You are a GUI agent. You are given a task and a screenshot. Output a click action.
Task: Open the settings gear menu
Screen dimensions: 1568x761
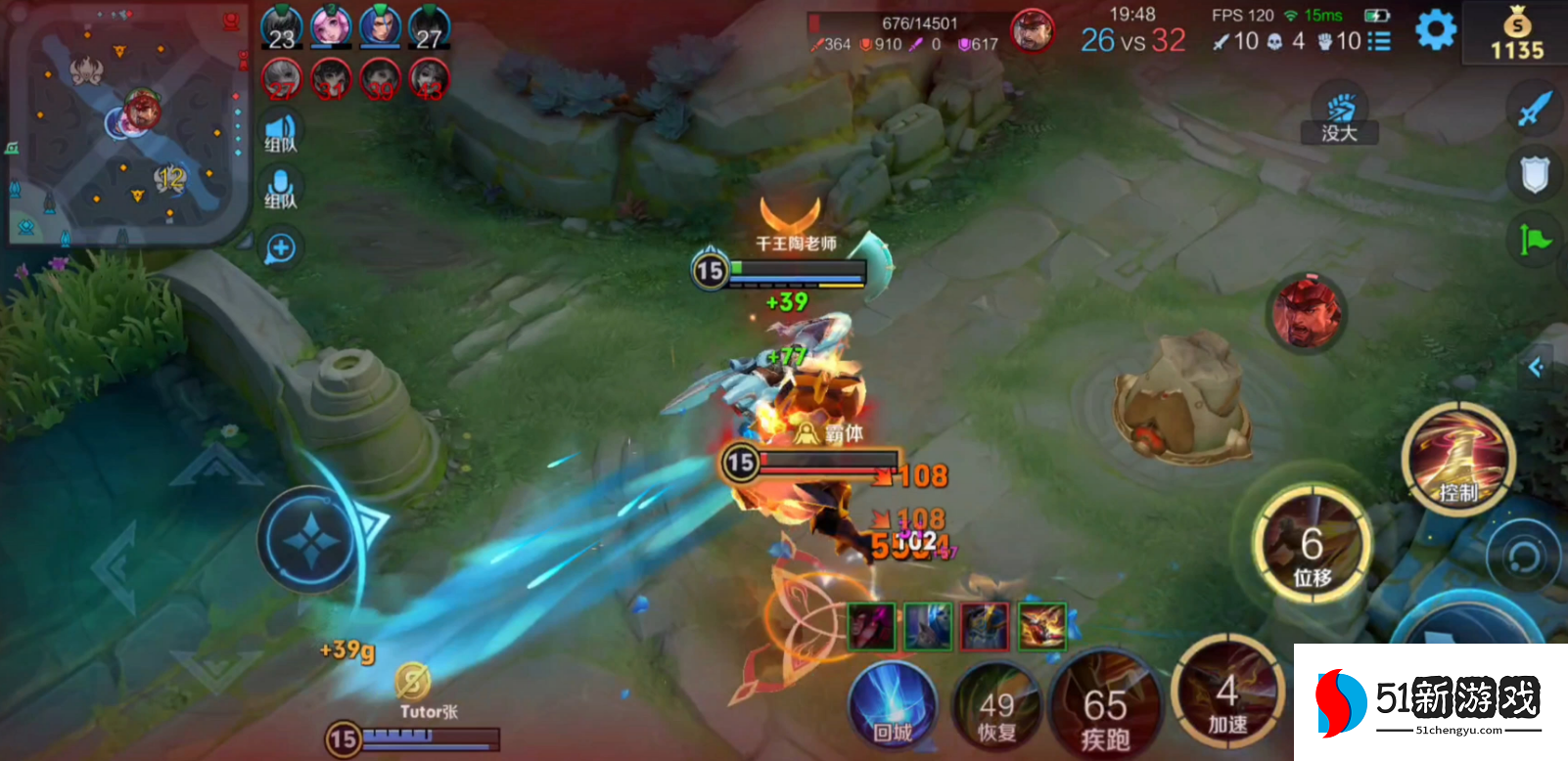tap(1435, 30)
